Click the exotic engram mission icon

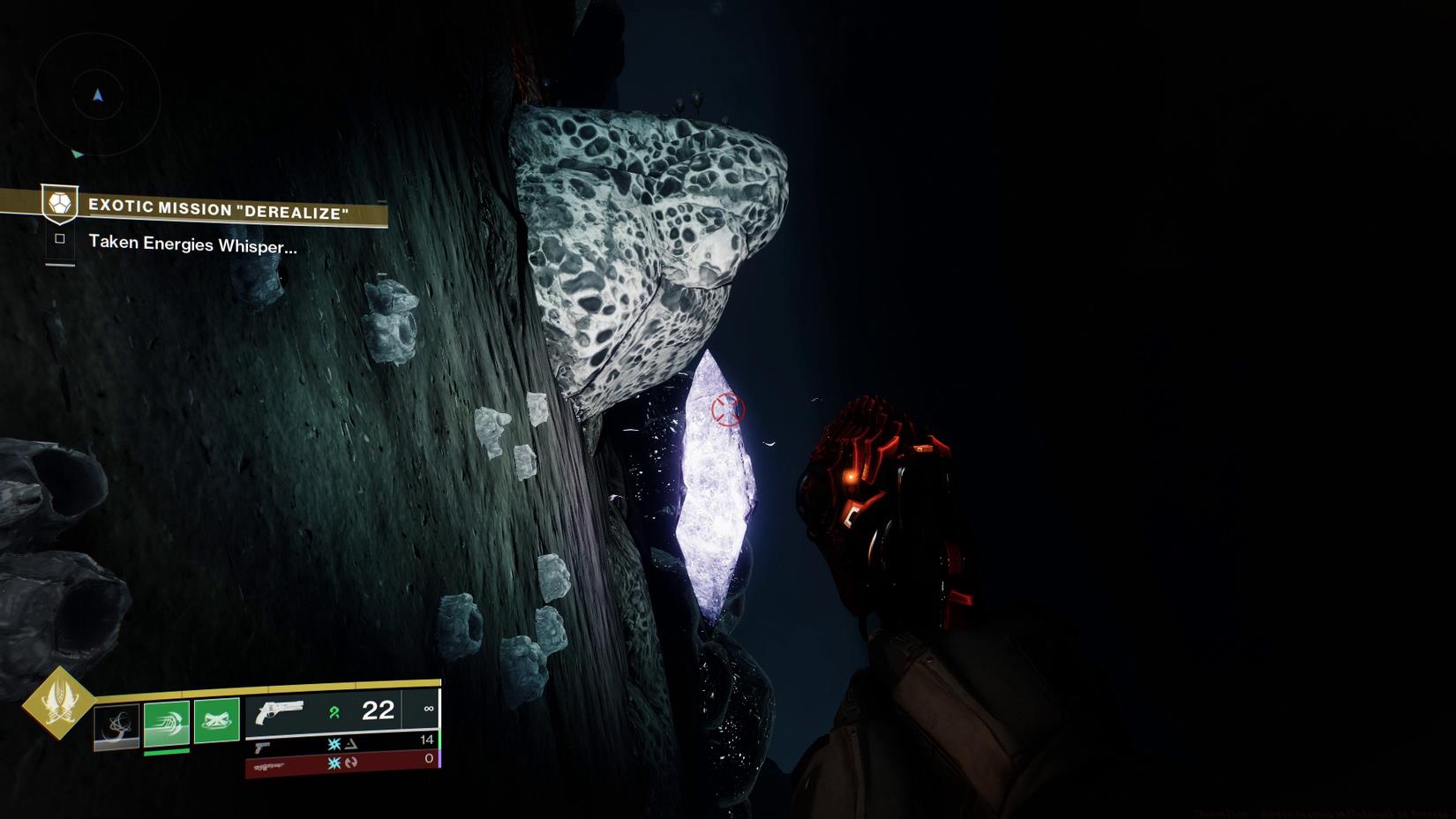[x=58, y=204]
